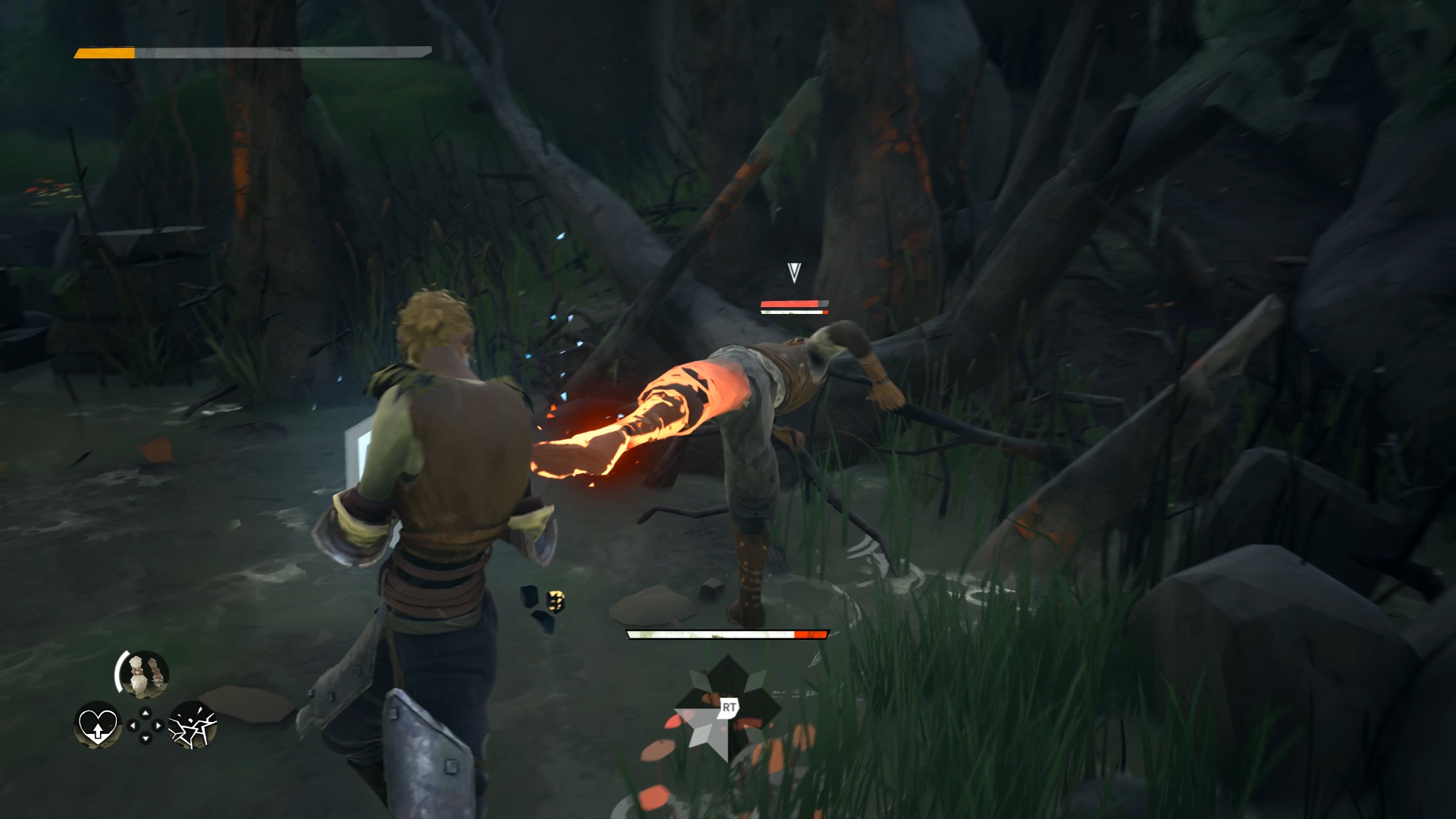Select the war gloves weapon icon
This screenshot has height=819, width=1456.
point(143,674)
